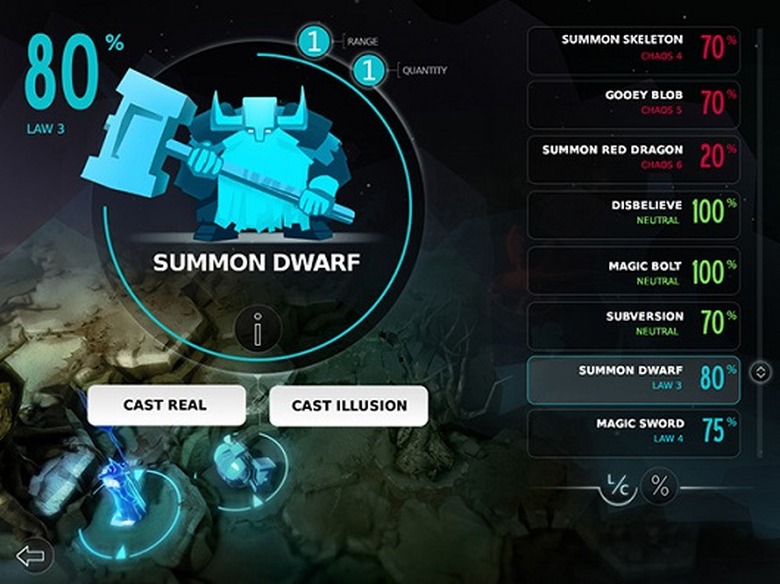The width and height of the screenshot is (780, 584).
Task: Pick the Gooey Blob spell
Action: (633, 104)
